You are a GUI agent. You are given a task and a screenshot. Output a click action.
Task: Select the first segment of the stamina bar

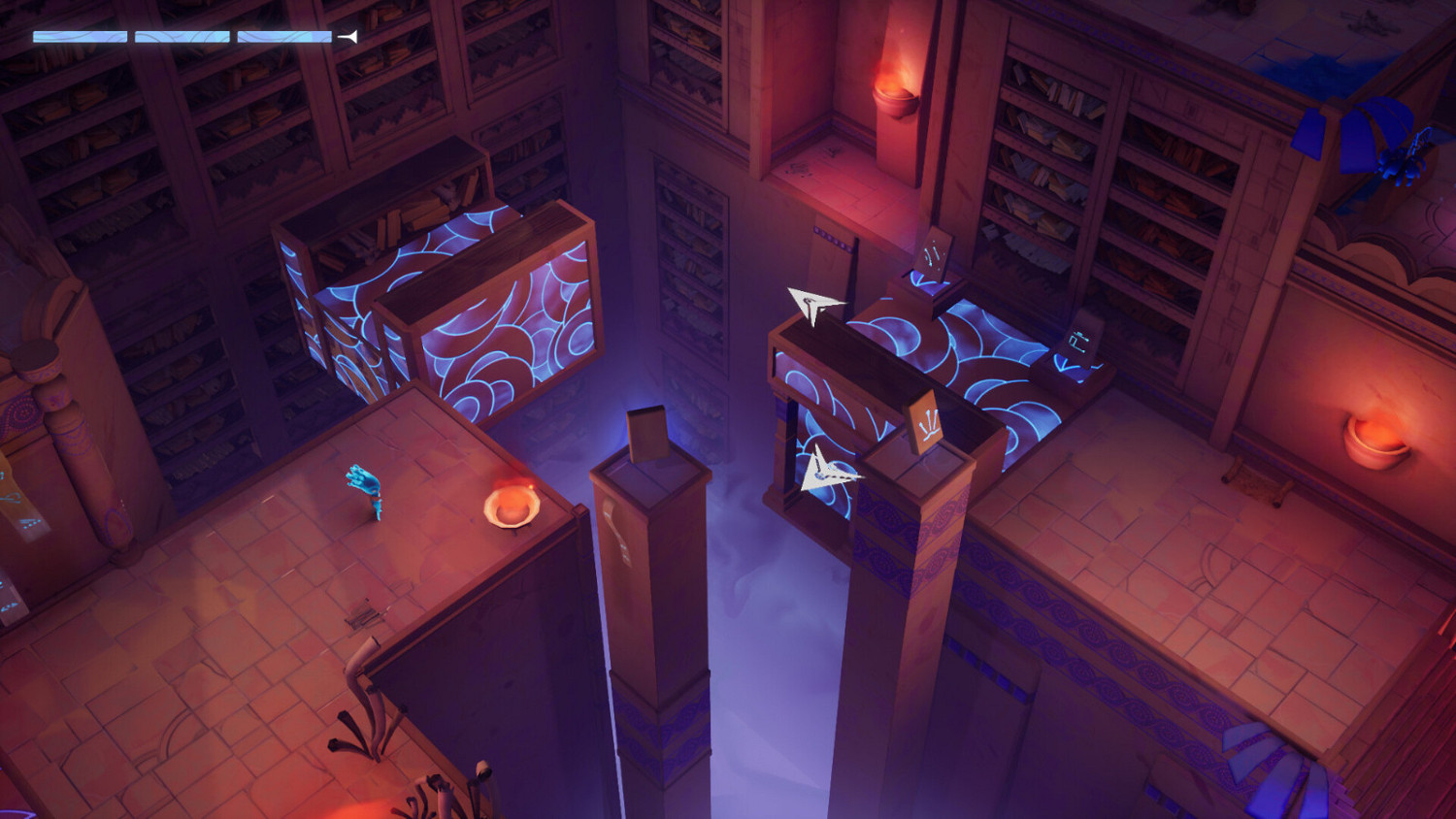(80, 35)
